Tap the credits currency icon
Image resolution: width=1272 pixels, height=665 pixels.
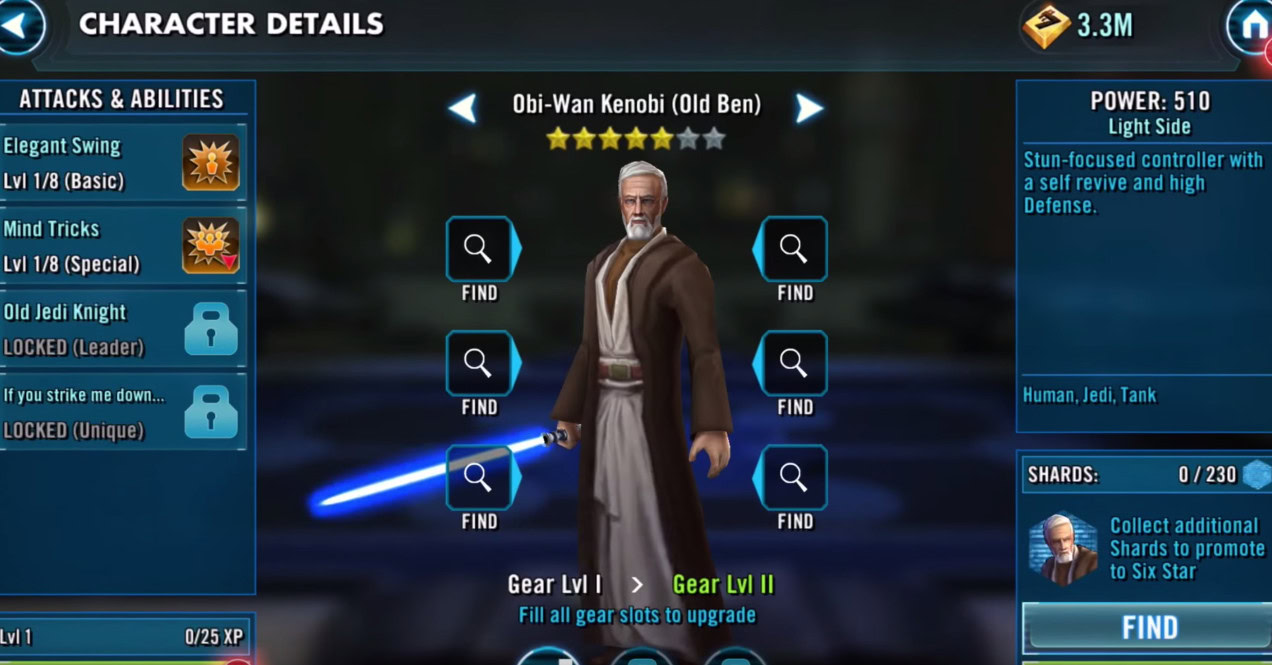1046,27
